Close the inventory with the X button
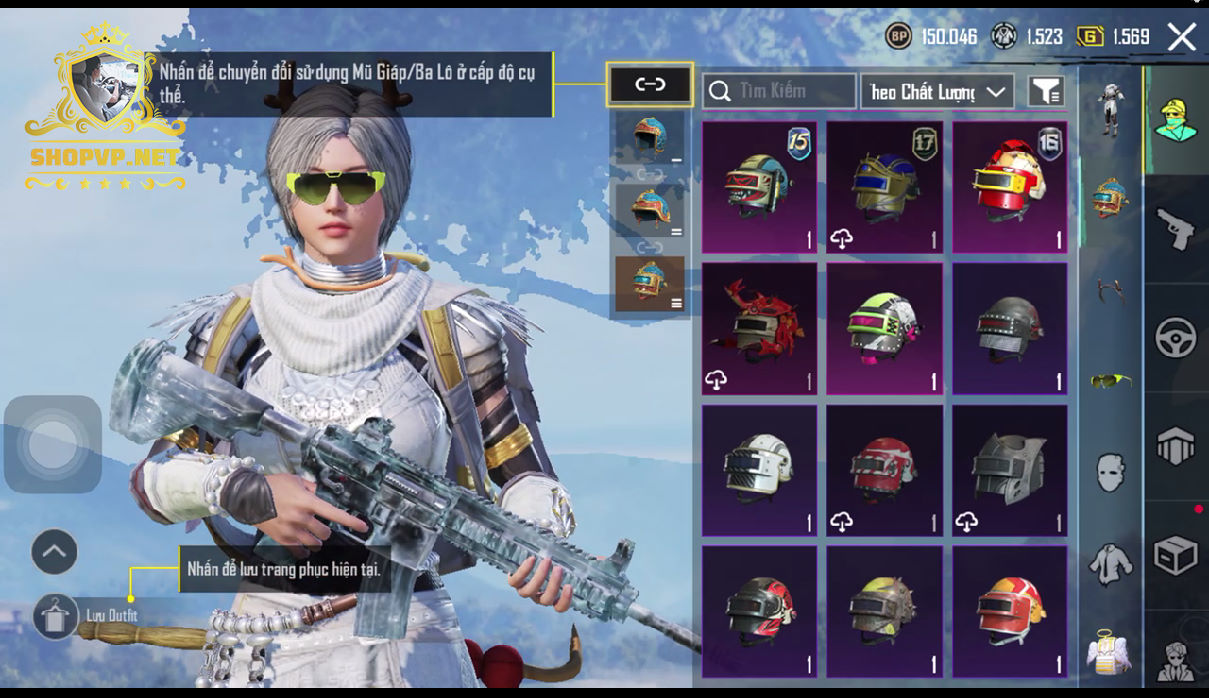 click(1182, 38)
